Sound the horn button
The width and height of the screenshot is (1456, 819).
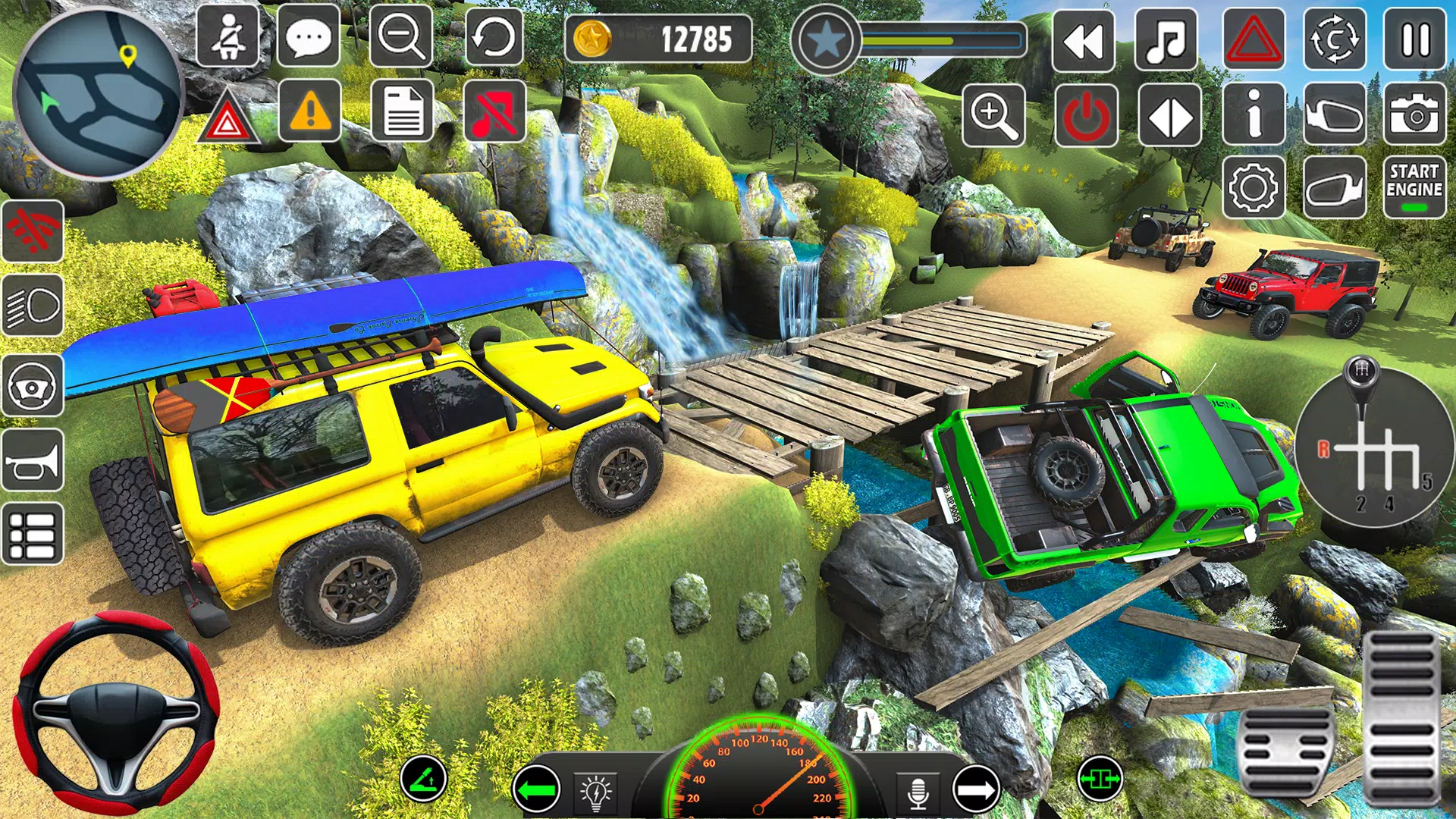(x=33, y=460)
